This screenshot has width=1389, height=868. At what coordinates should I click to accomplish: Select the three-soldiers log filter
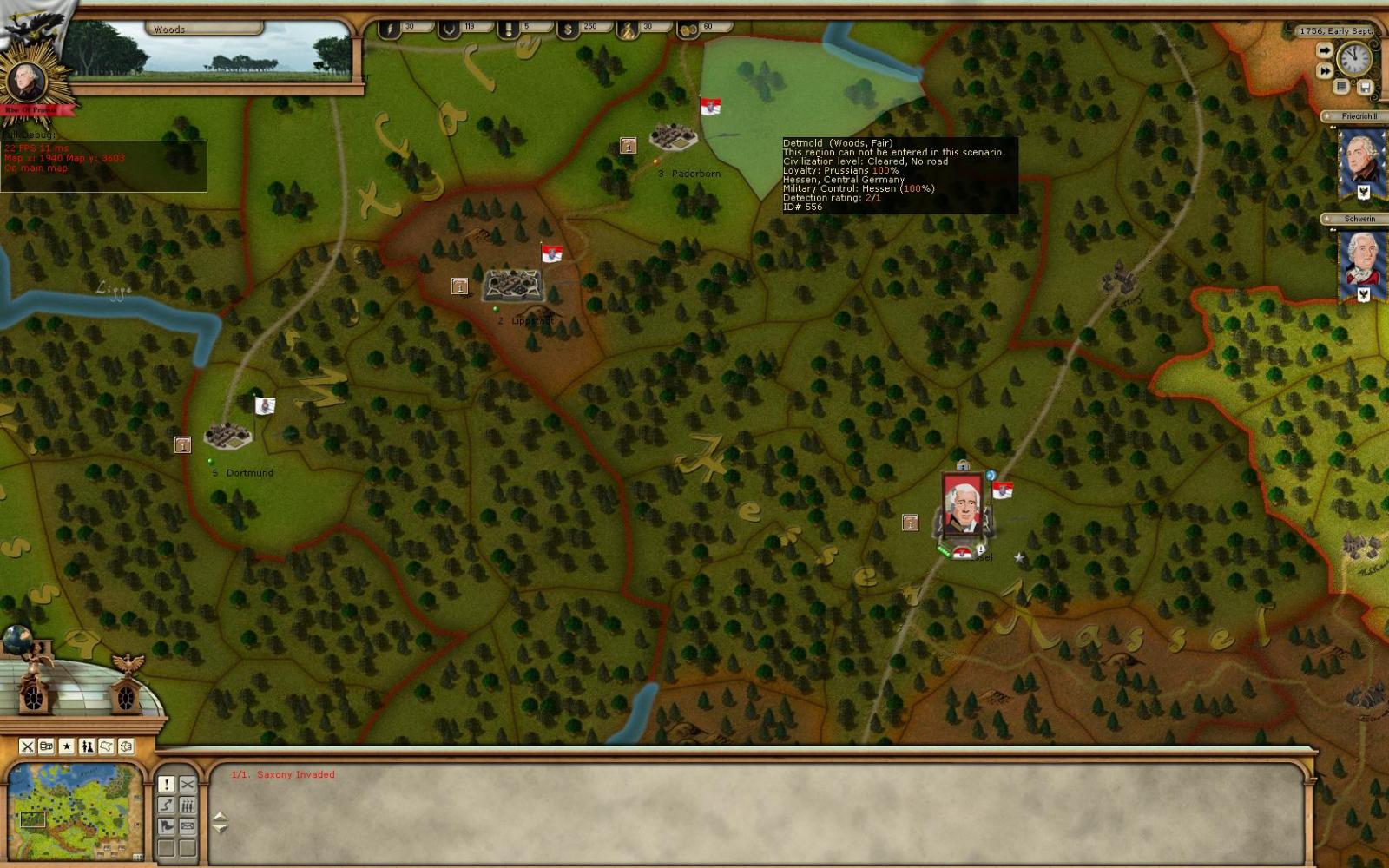187,806
